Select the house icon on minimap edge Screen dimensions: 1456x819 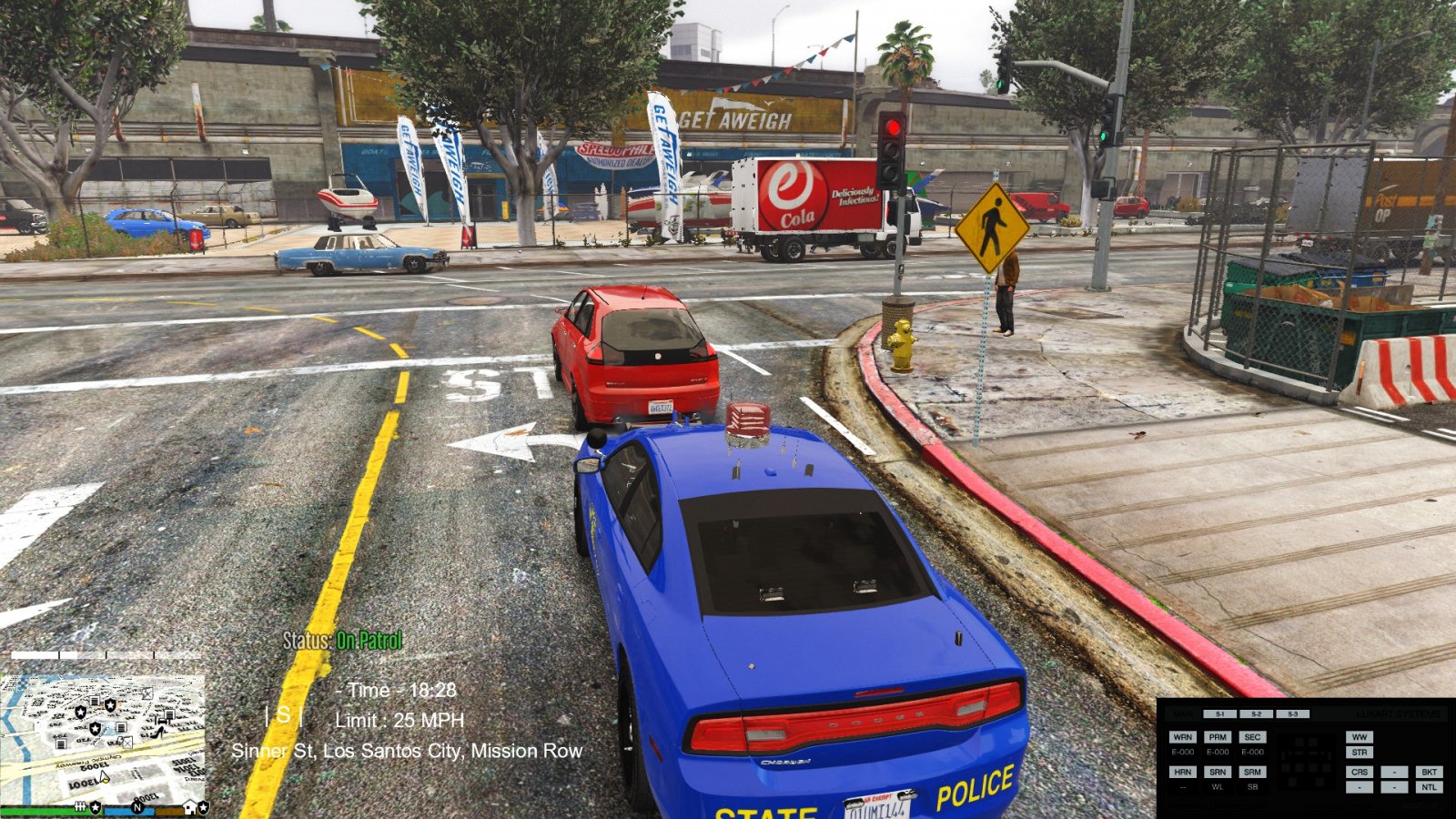190,807
